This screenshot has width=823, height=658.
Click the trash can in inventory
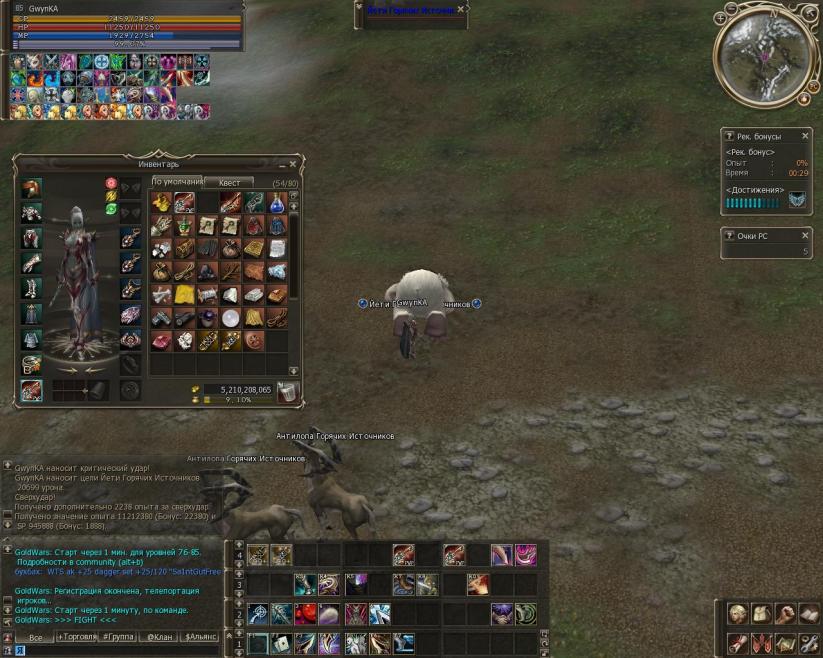tap(288, 391)
